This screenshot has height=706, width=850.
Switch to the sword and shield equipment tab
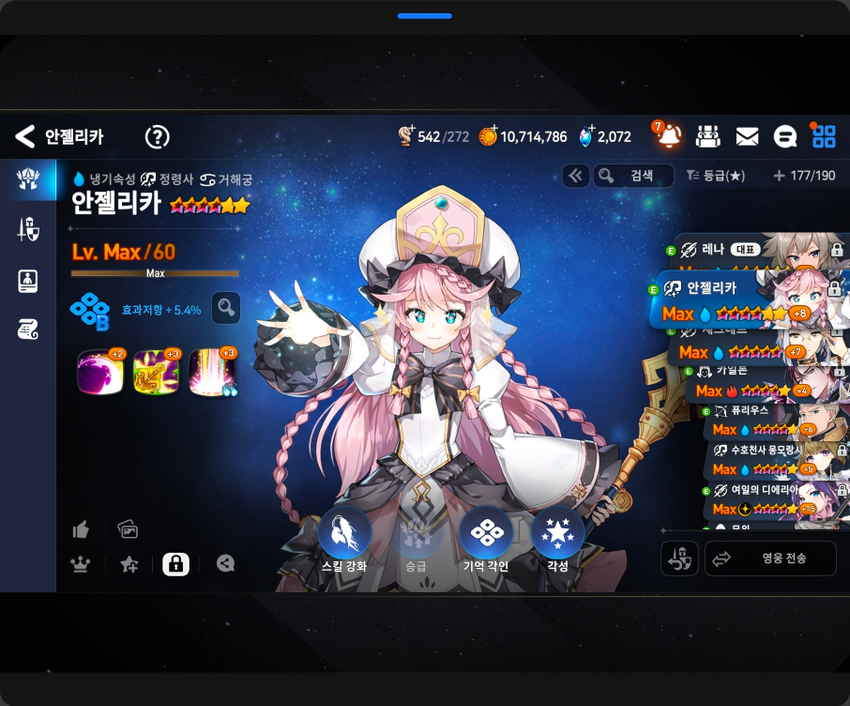pos(28,229)
